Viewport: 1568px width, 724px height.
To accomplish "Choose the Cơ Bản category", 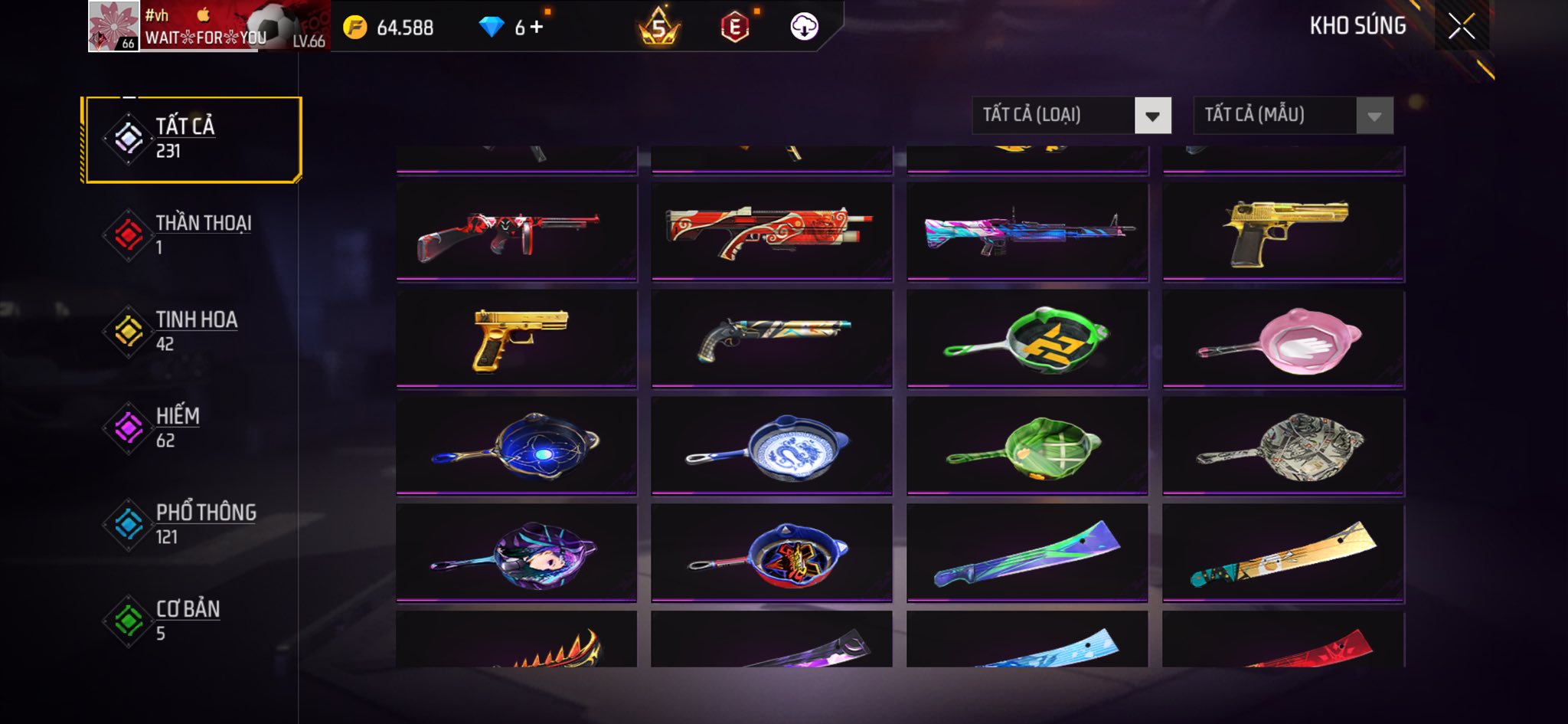I will (192, 621).
